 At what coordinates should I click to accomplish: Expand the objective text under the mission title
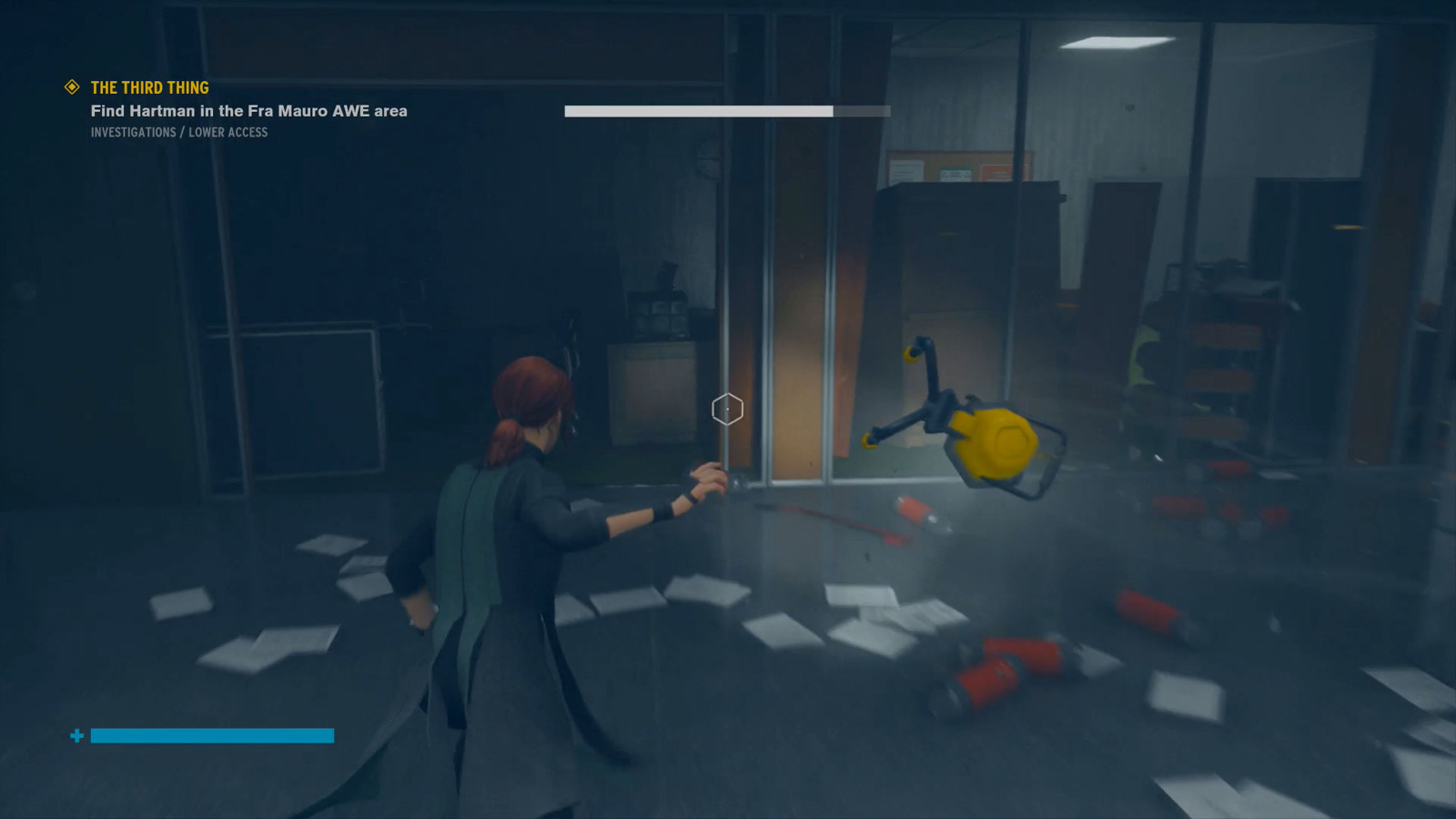tap(248, 111)
